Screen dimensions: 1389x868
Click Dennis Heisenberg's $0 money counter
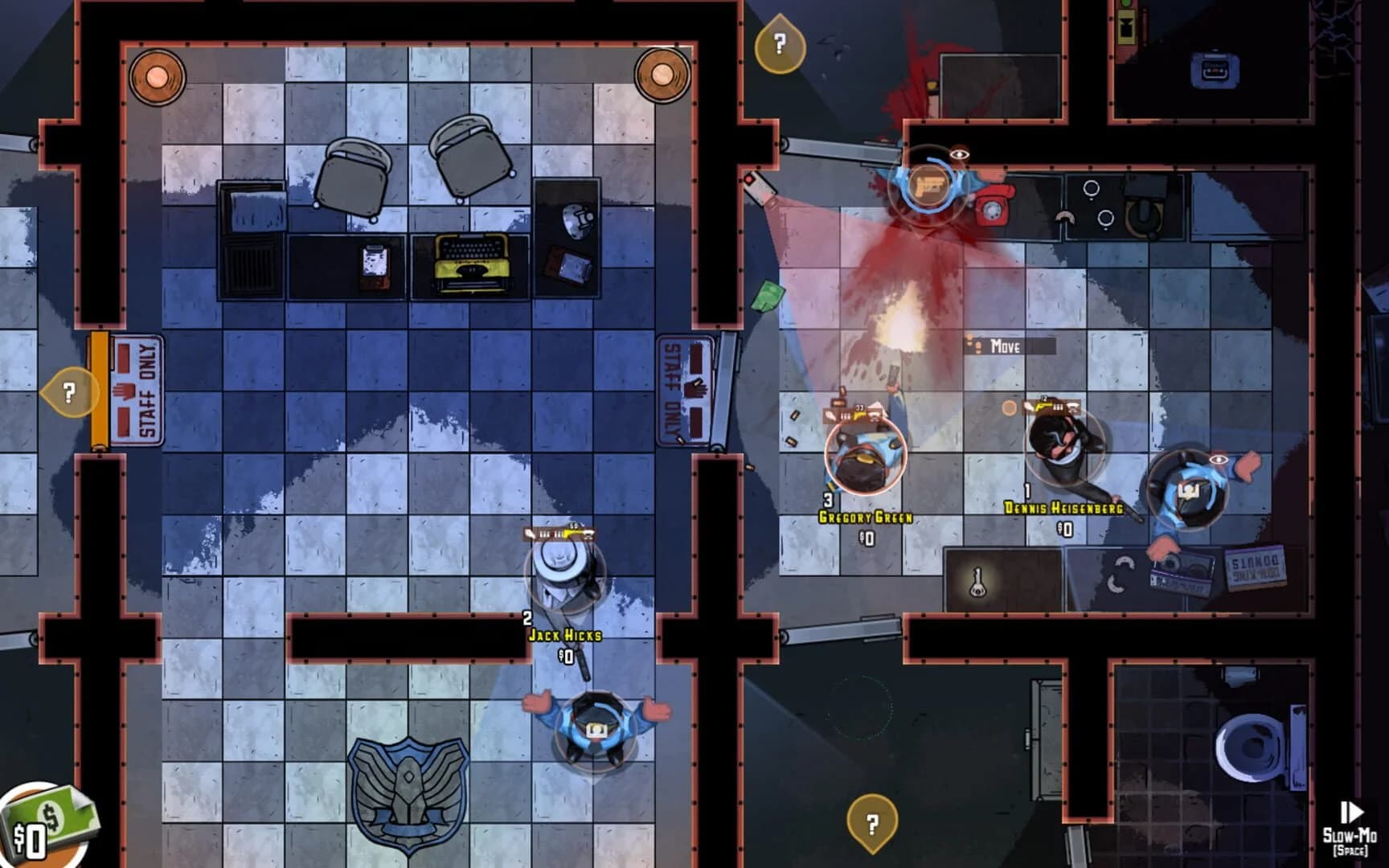point(1063,527)
